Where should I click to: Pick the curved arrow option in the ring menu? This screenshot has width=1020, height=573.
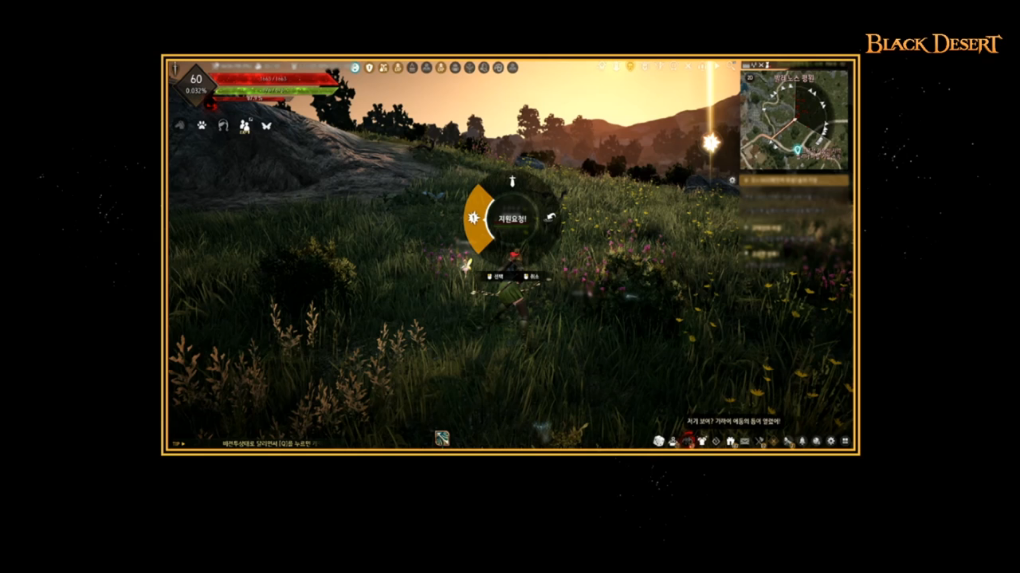[548, 218]
